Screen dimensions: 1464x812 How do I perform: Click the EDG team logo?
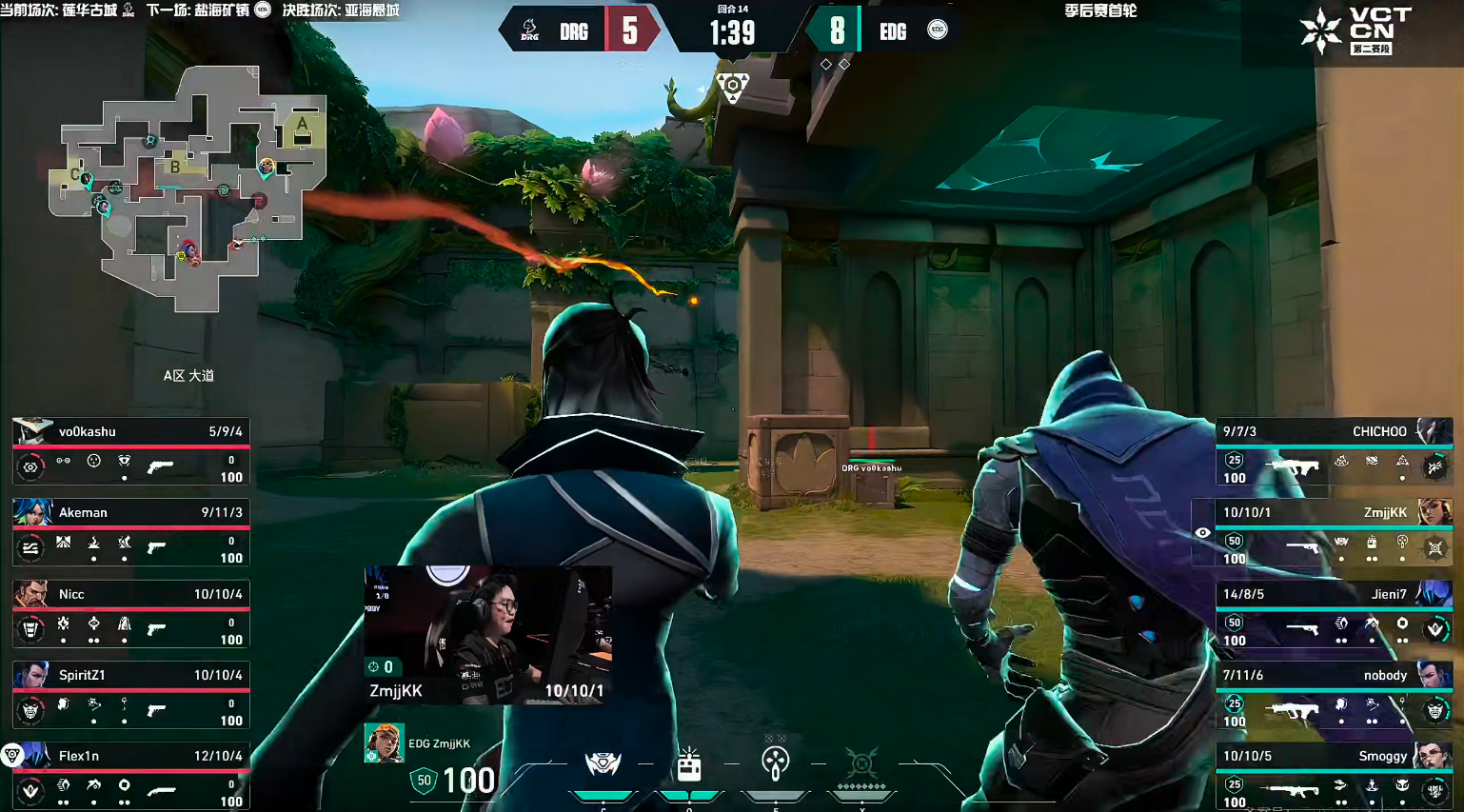pyautogui.click(x=938, y=30)
